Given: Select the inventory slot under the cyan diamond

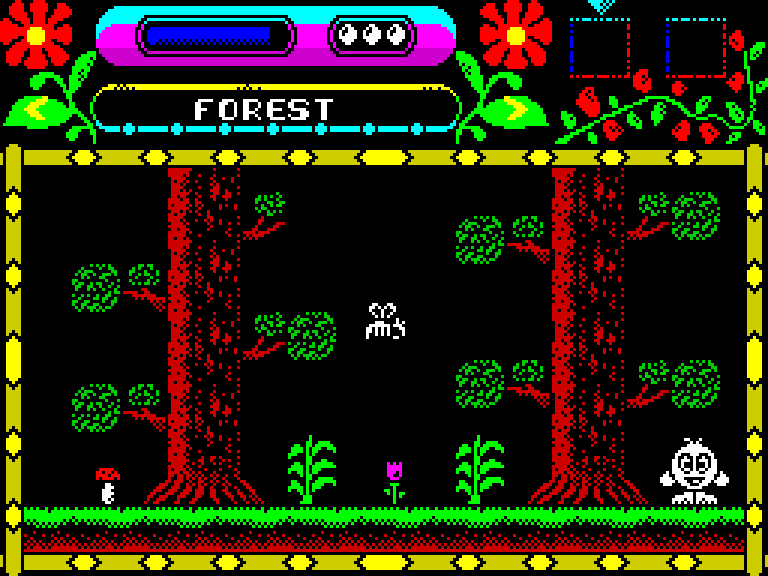Looking at the screenshot, I should (600, 47).
